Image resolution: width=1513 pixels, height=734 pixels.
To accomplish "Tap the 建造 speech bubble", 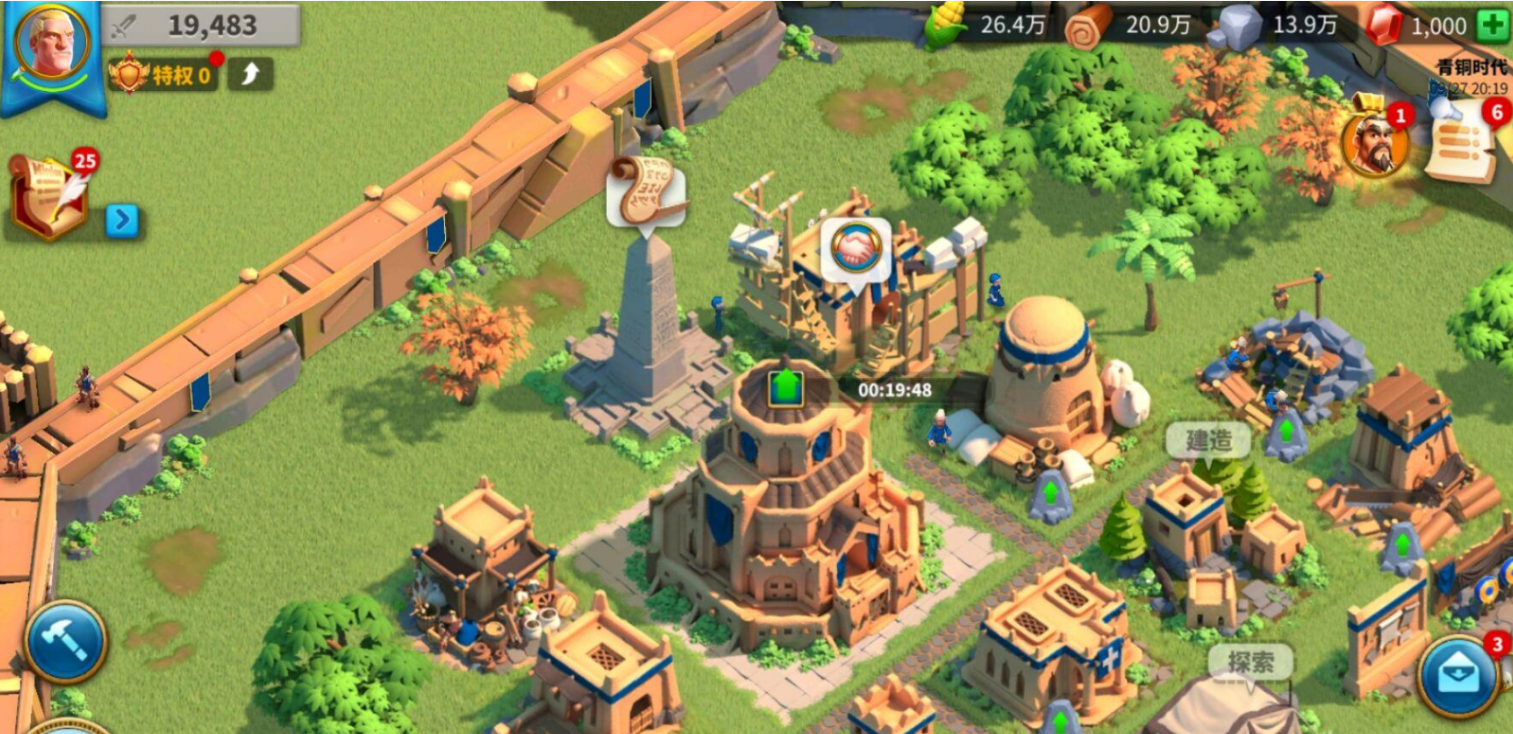I will [1208, 439].
